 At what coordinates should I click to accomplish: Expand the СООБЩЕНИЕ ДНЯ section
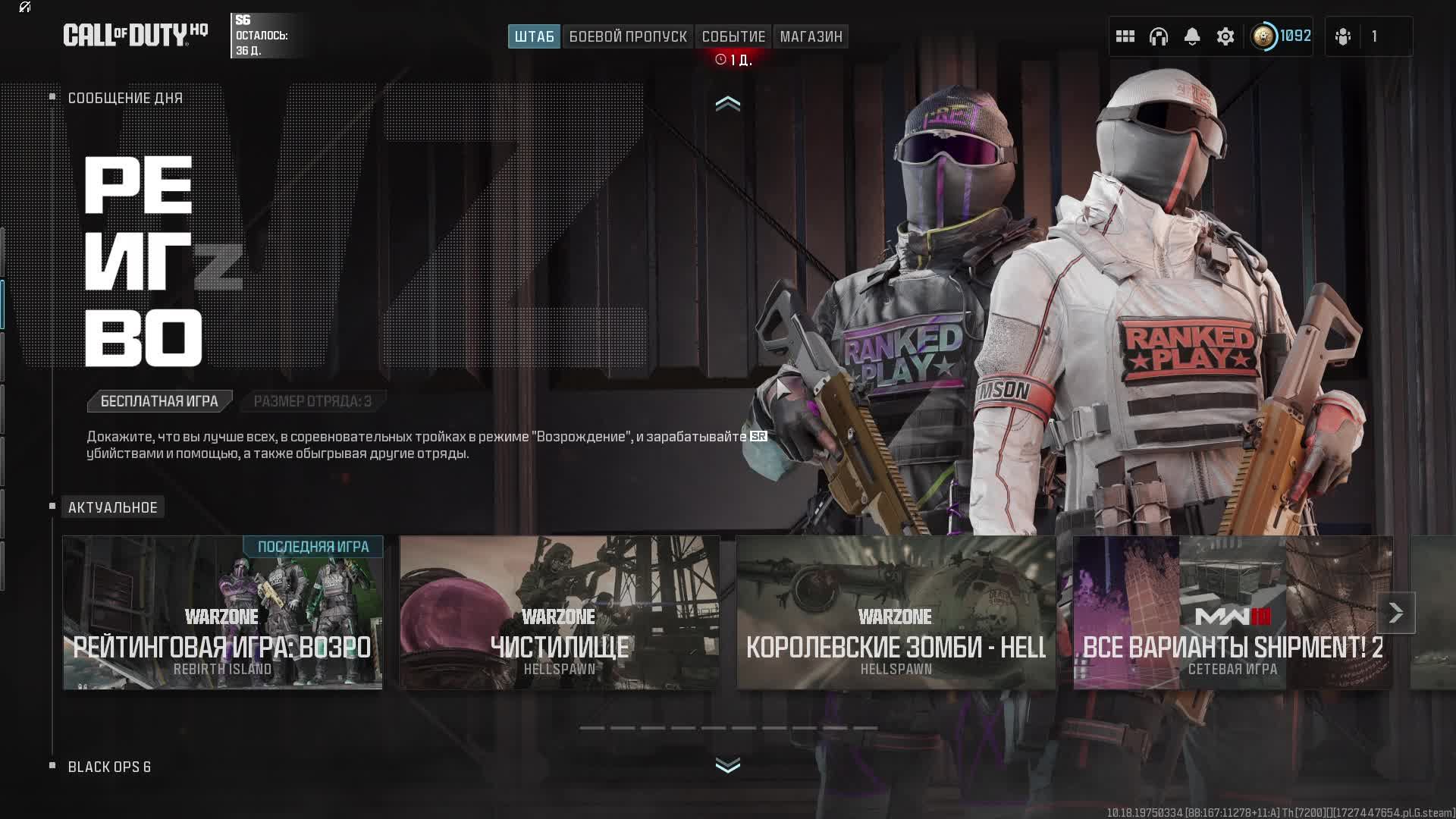(124, 98)
